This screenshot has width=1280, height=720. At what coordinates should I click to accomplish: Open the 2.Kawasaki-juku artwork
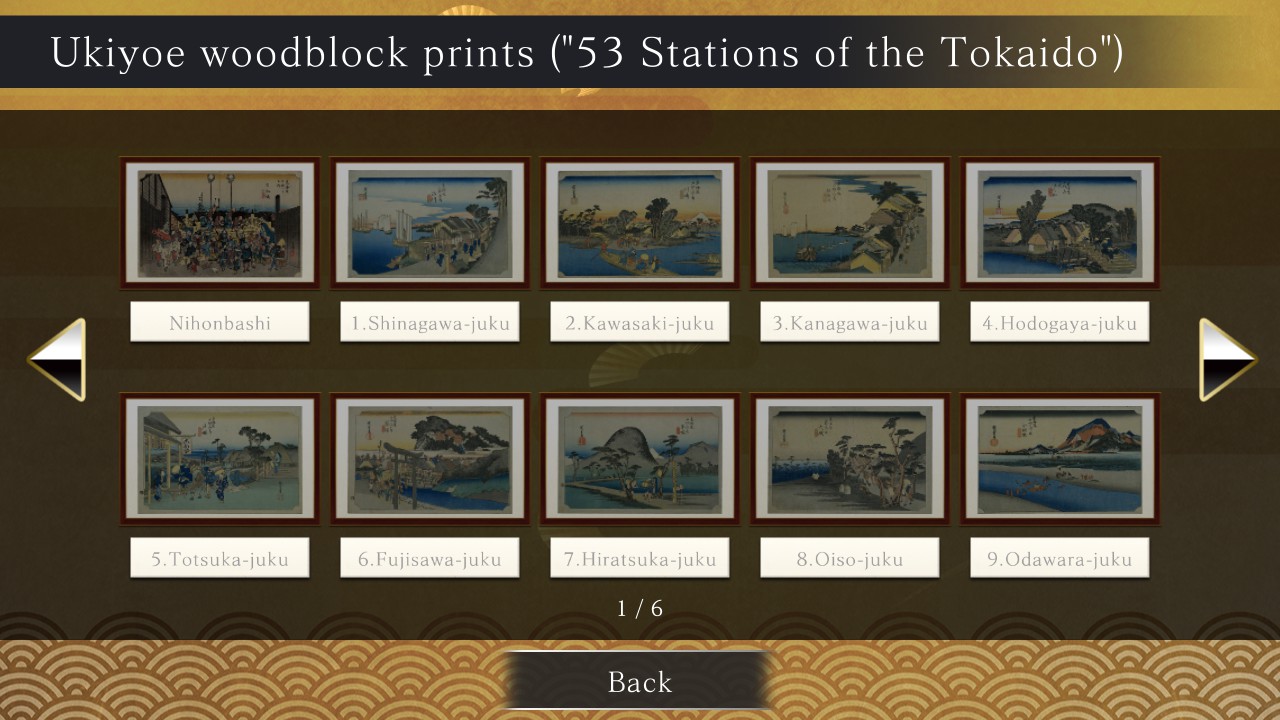click(639, 222)
